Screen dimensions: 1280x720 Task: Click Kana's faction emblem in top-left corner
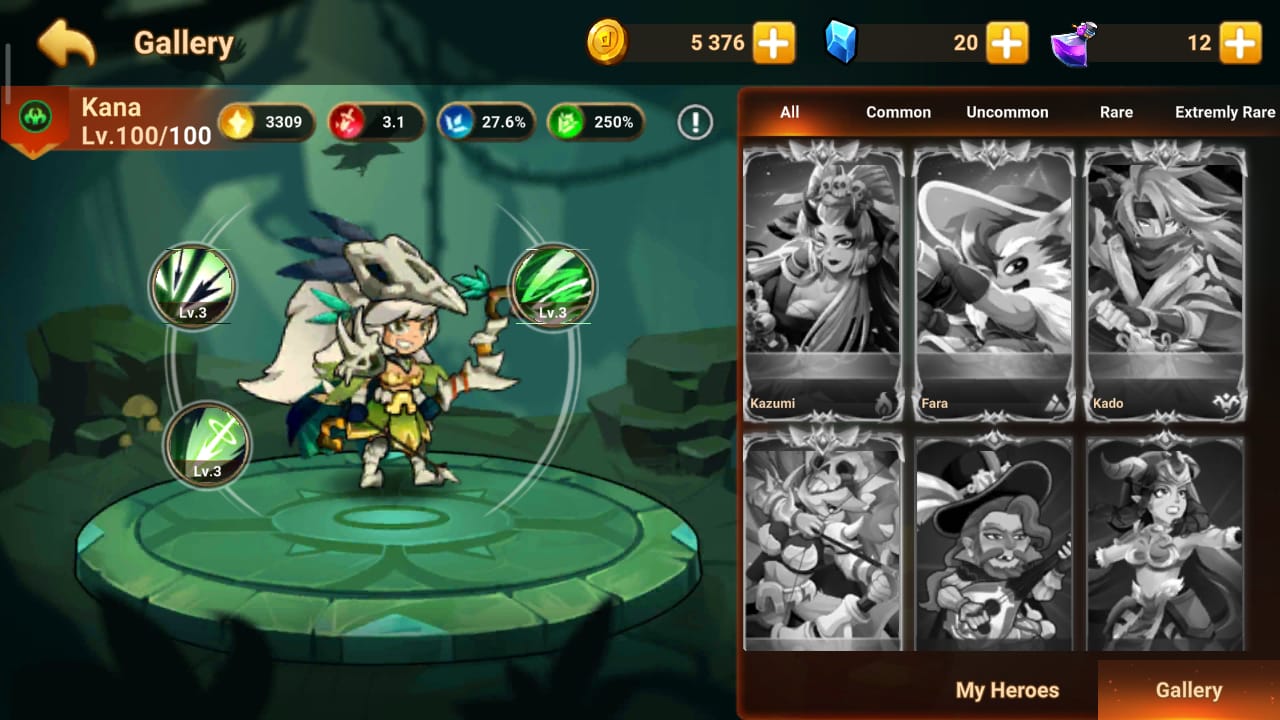[x=33, y=115]
